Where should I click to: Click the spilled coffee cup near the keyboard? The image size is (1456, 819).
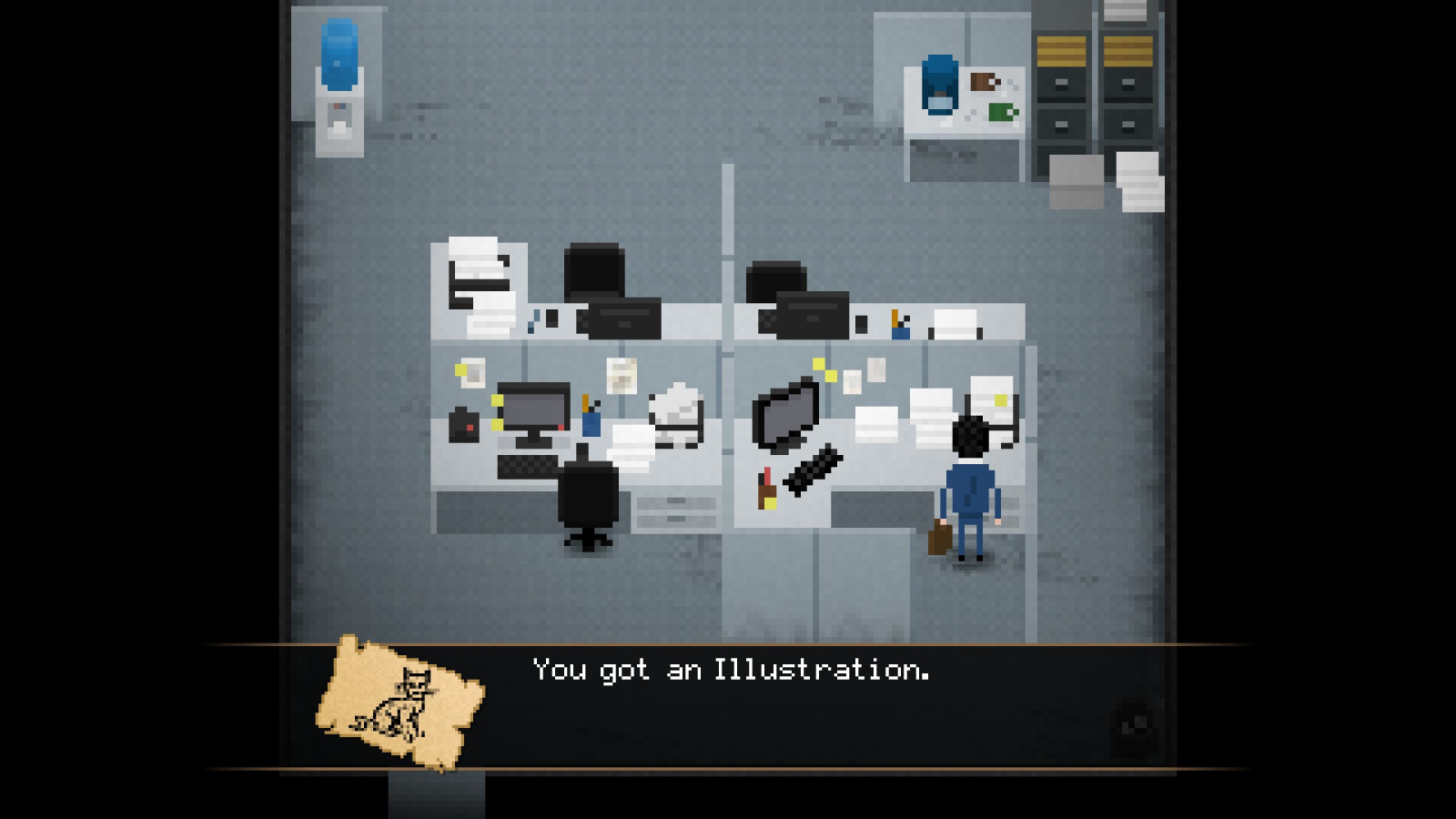click(x=766, y=488)
